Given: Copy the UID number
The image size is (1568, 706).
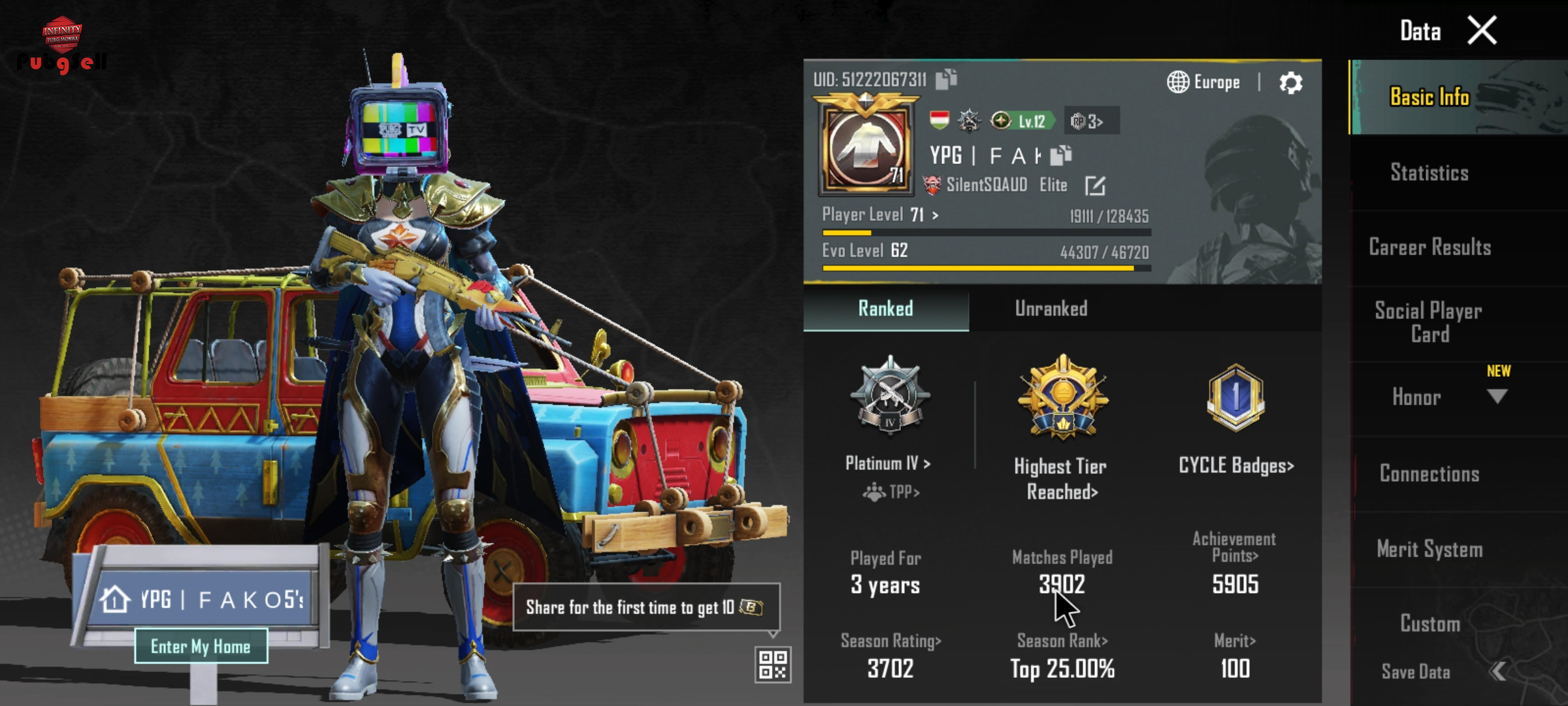Looking at the screenshot, I should [946, 79].
